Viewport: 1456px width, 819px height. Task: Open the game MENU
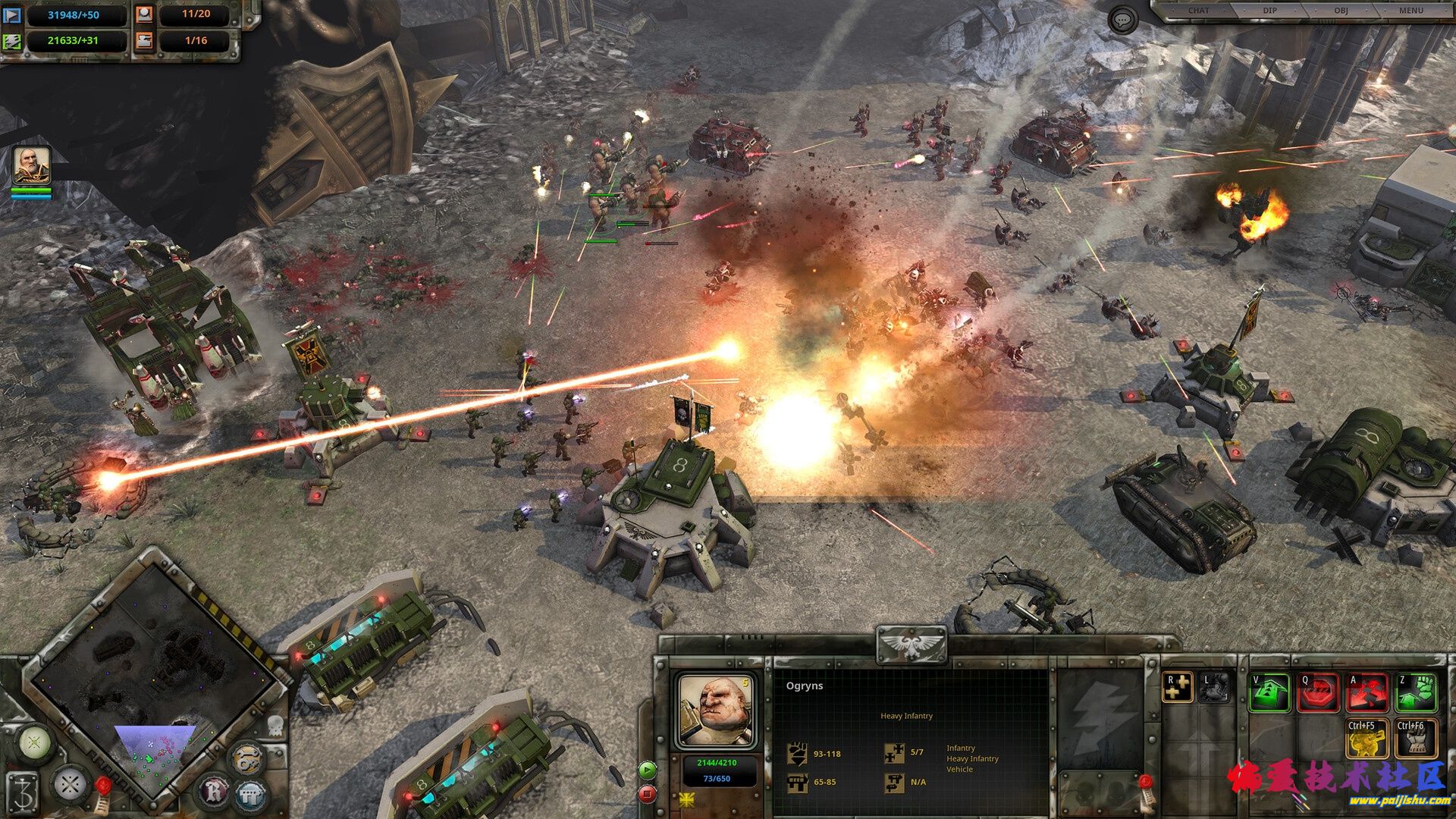[x=1411, y=11]
